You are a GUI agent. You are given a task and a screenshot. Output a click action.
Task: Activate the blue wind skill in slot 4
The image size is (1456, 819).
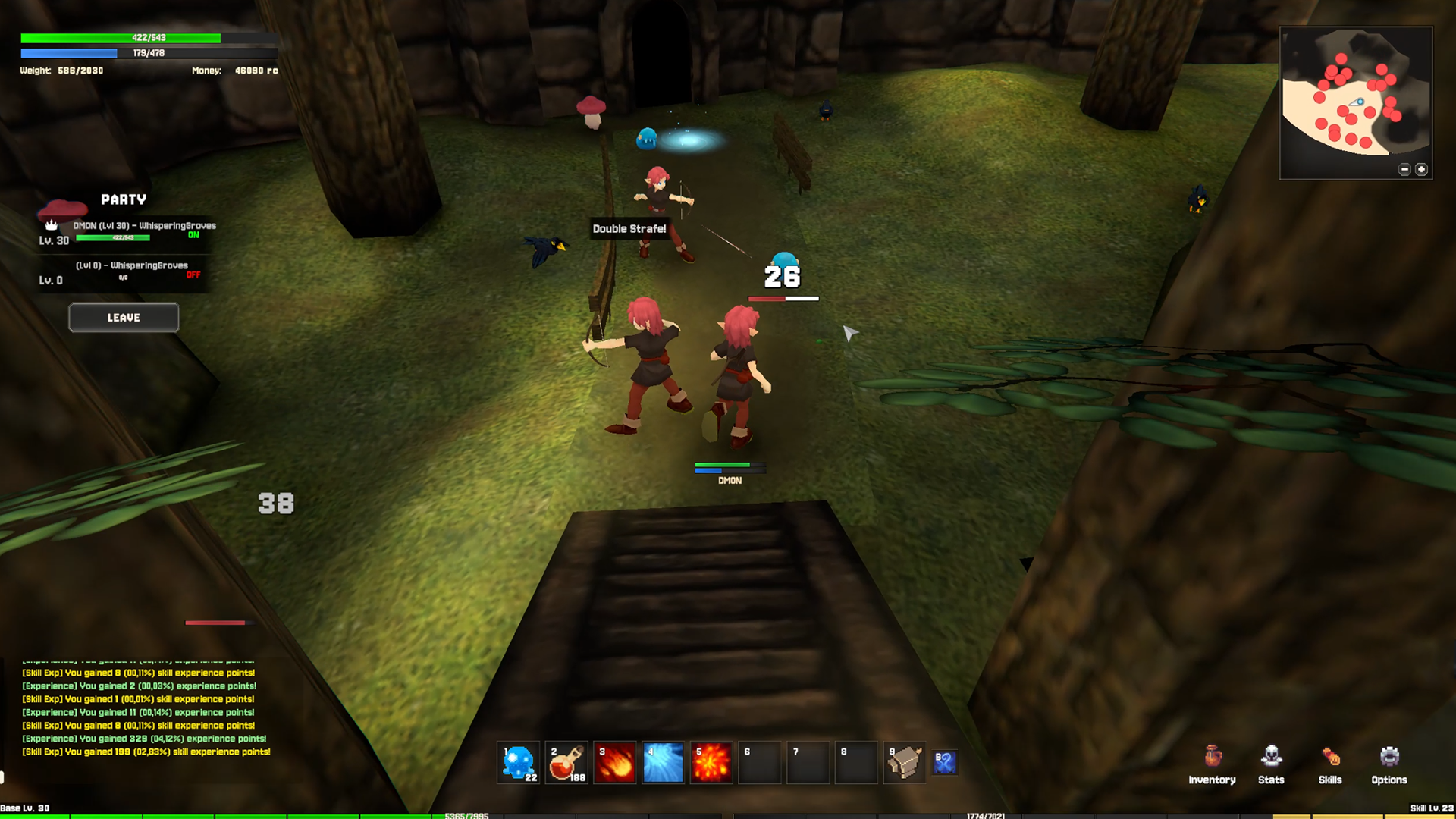(x=663, y=762)
